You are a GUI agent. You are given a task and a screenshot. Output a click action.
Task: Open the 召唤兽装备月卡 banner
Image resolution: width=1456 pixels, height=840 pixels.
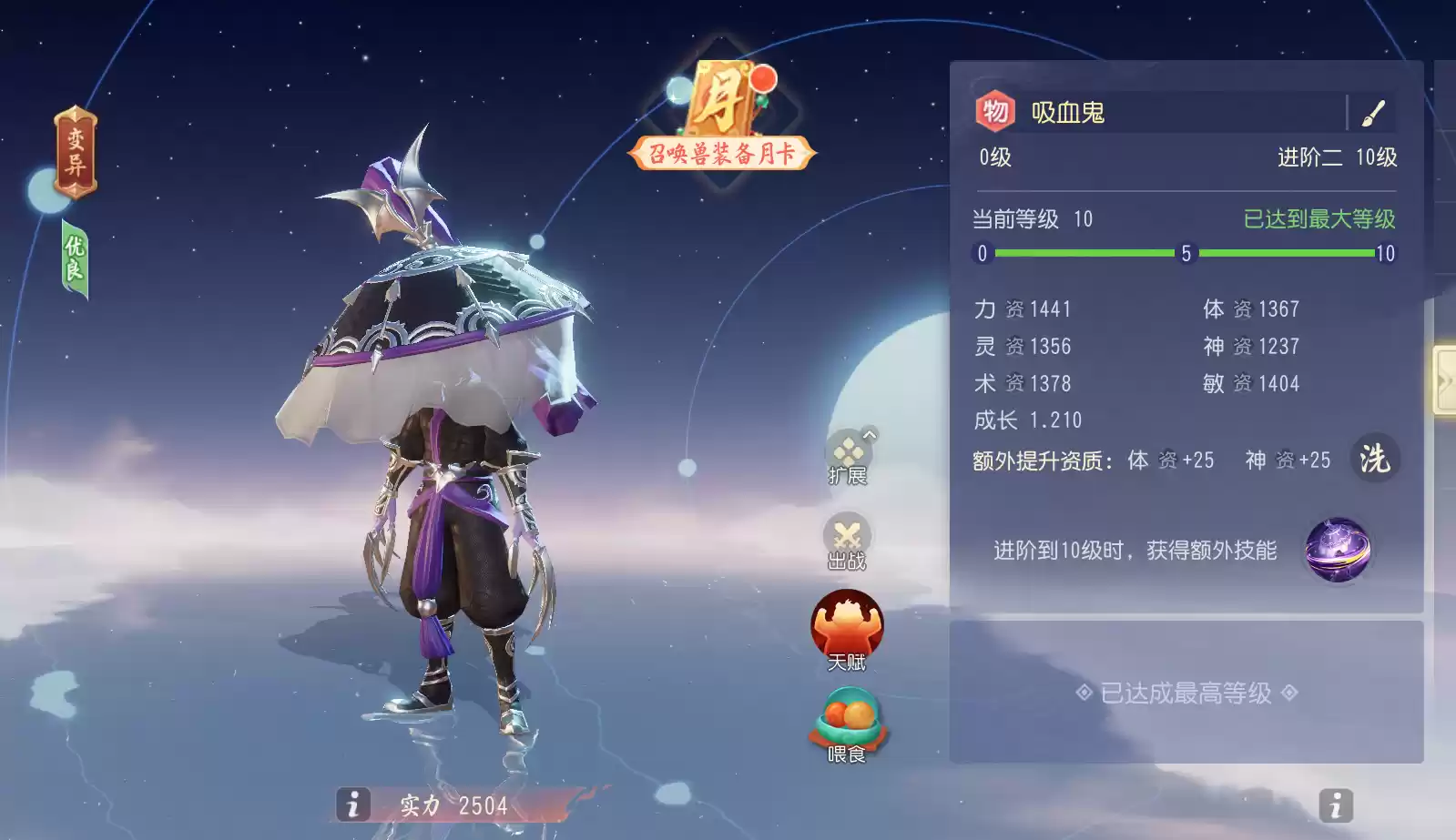[x=720, y=154]
